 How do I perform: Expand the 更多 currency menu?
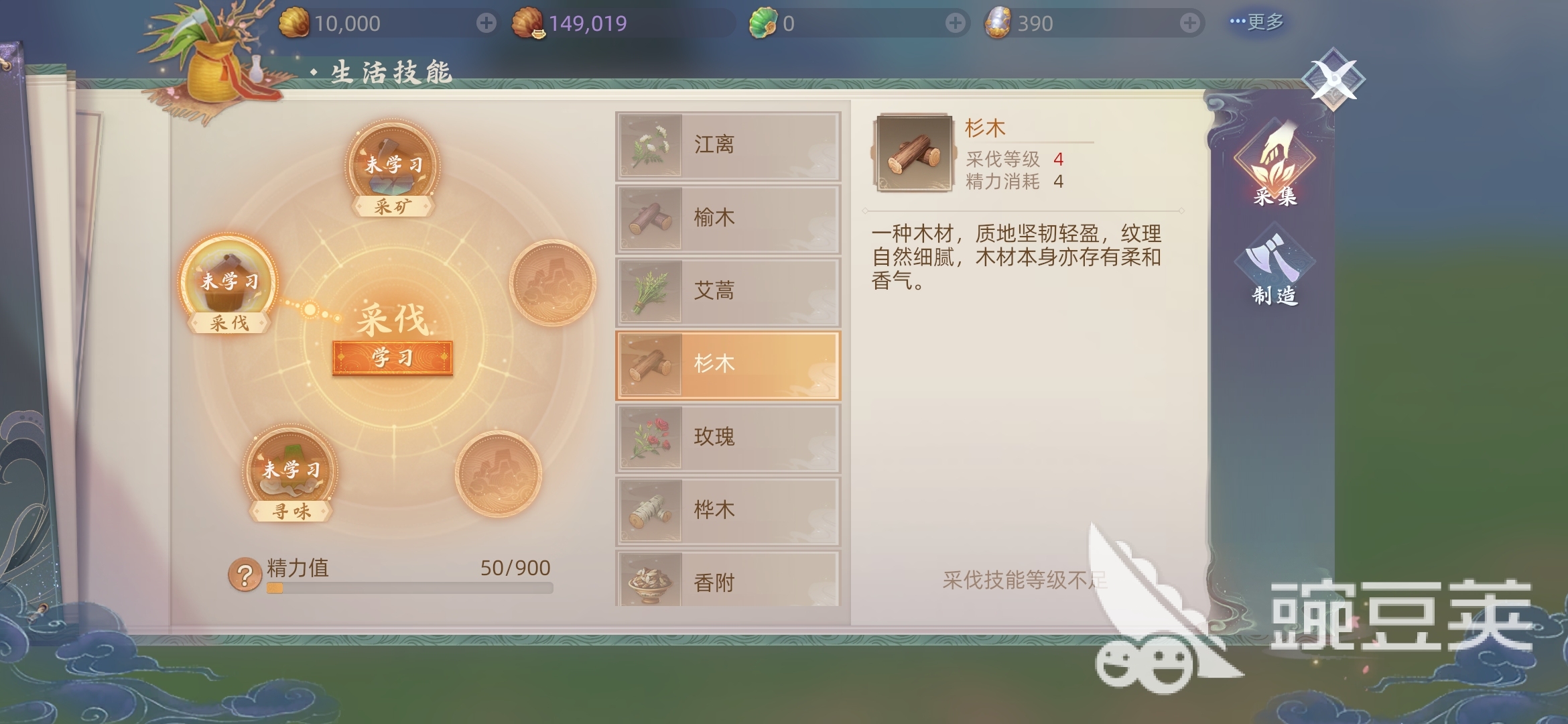click(x=1258, y=21)
